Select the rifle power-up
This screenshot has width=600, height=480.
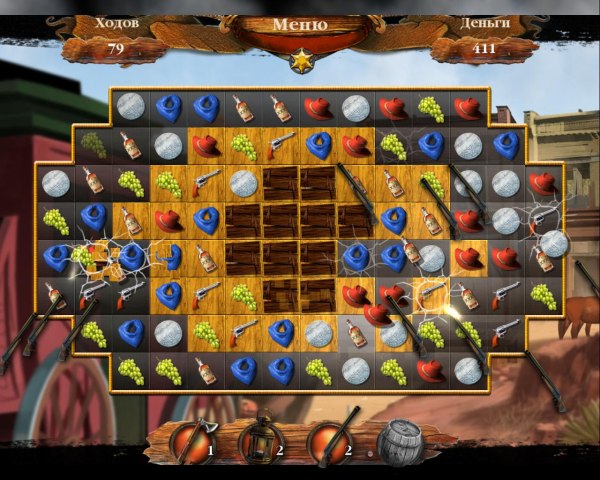(330, 441)
